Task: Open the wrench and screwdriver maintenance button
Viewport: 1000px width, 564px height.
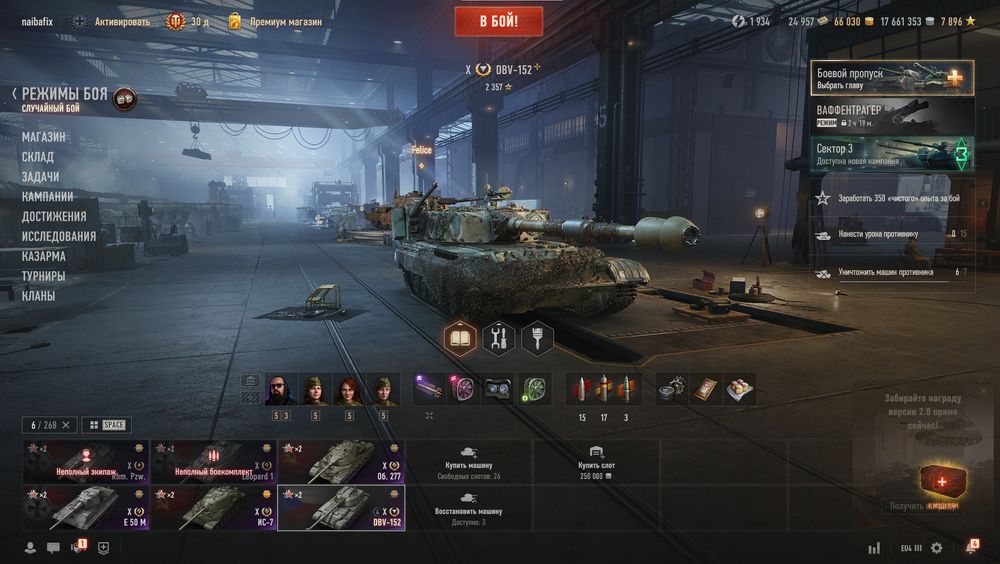Action: [x=499, y=339]
